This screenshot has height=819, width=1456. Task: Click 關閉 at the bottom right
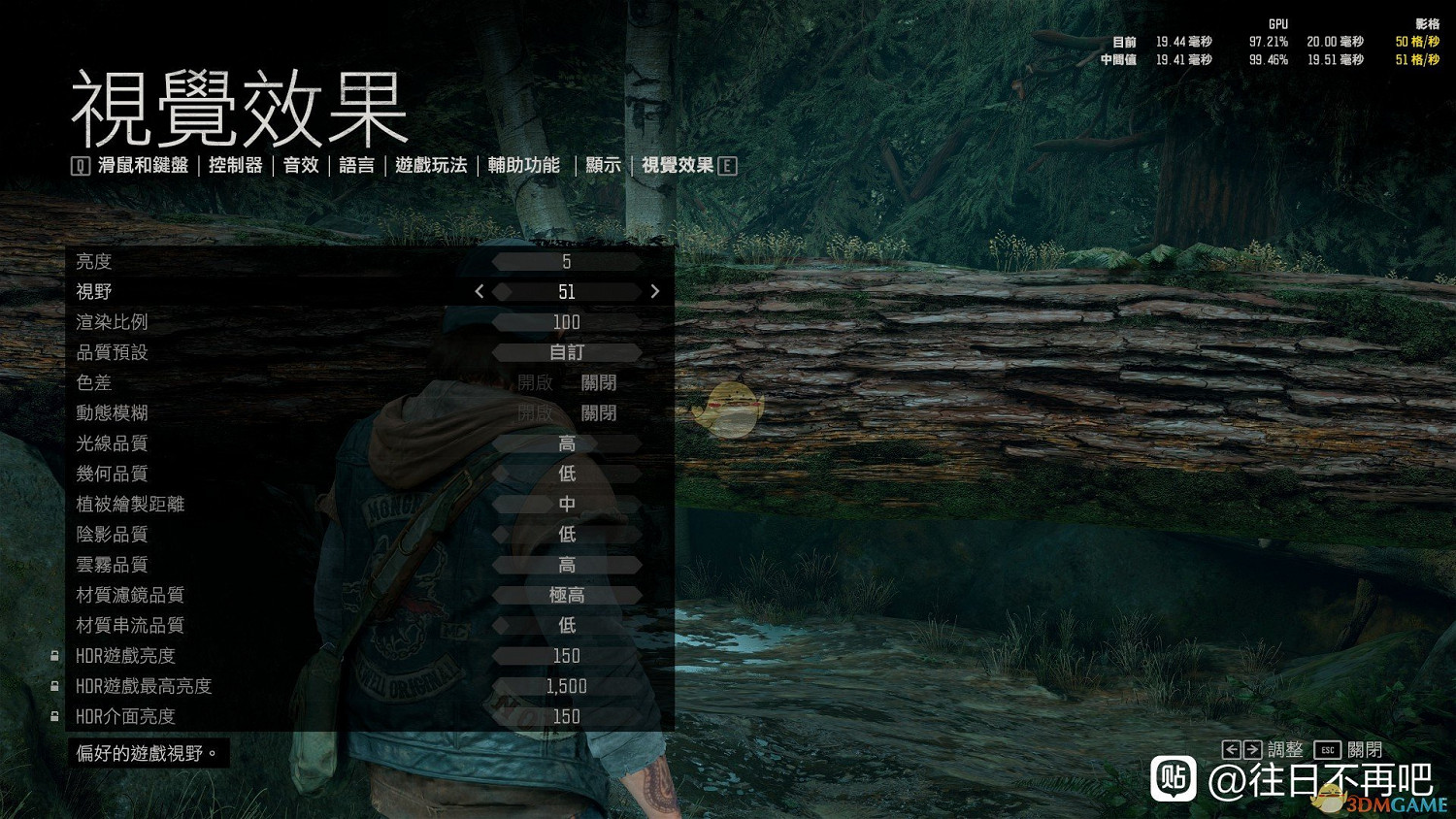pos(1364,749)
